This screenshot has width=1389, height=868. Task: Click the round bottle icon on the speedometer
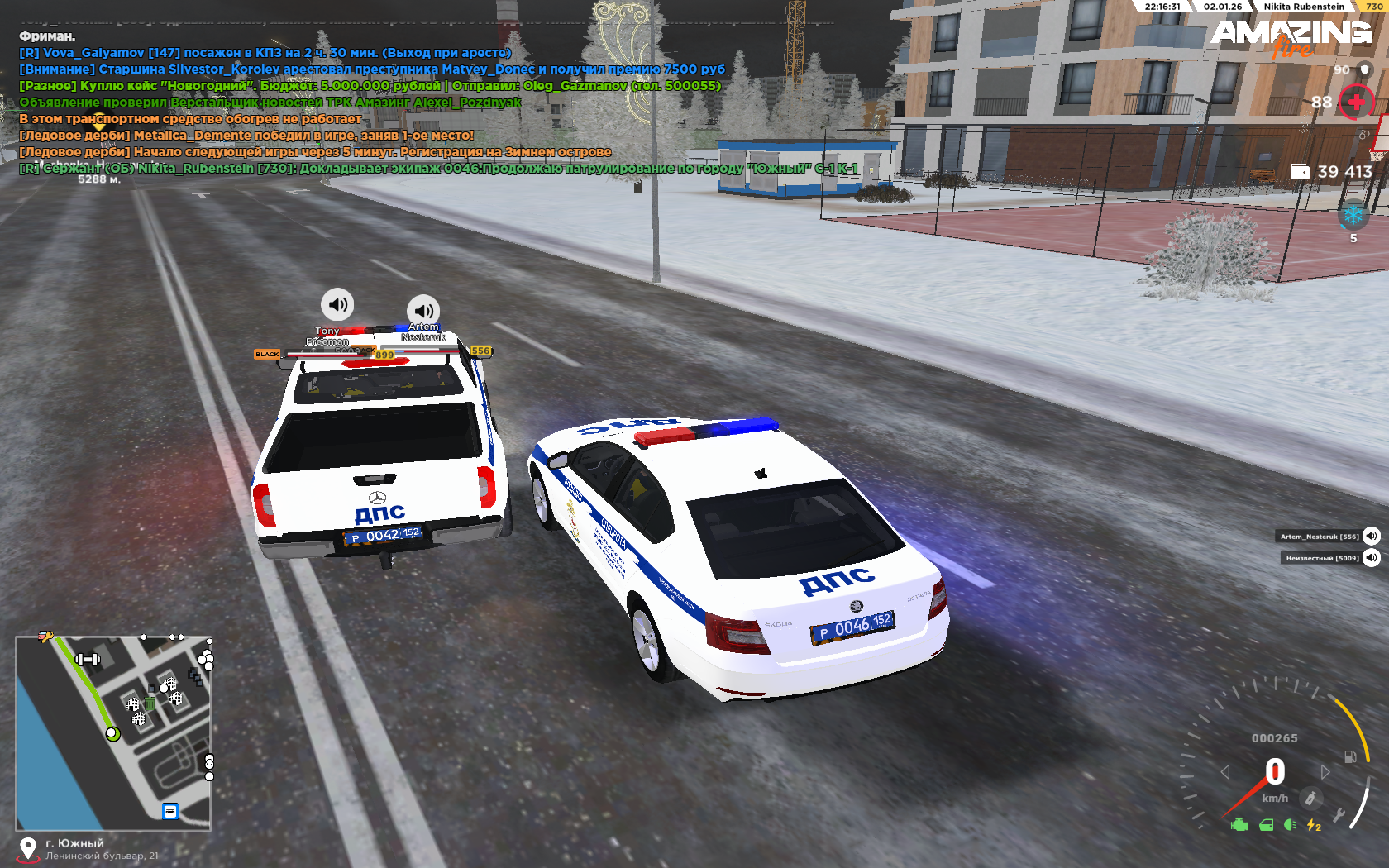click(x=1310, y=798)
